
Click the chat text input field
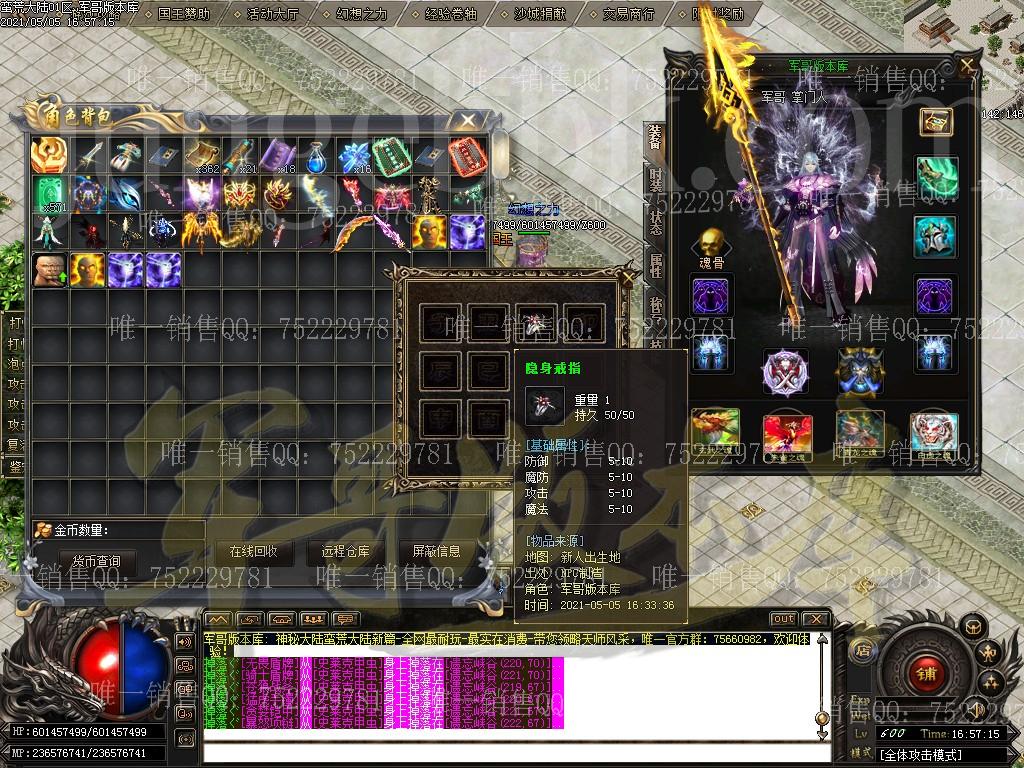[515, 751]
